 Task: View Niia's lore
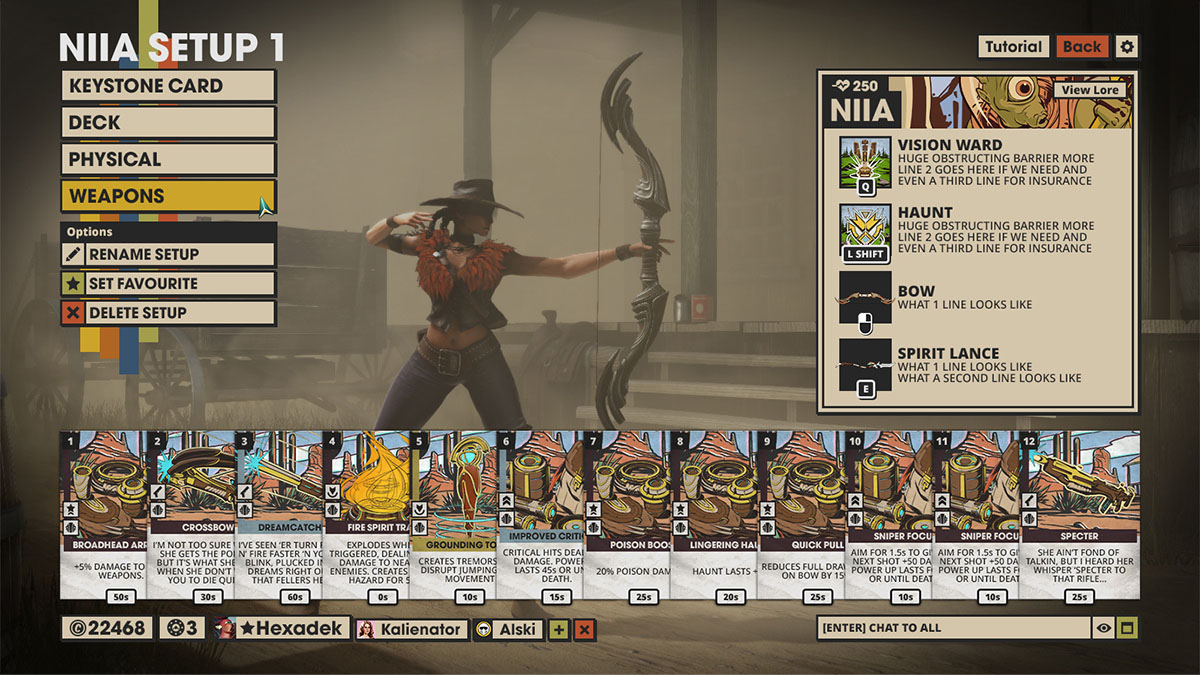(1090, 90)
